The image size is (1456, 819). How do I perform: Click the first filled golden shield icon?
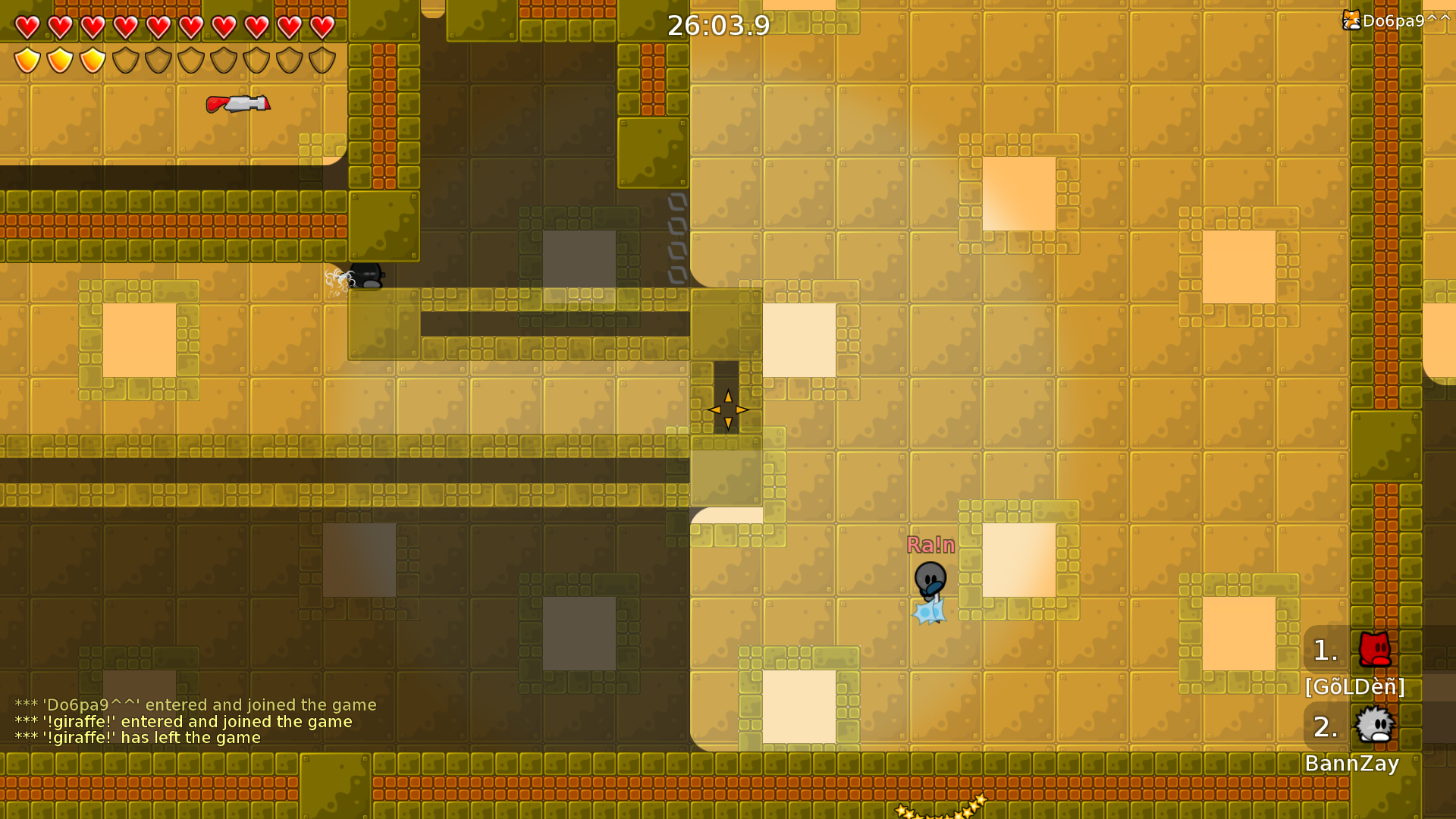point(27,61)
